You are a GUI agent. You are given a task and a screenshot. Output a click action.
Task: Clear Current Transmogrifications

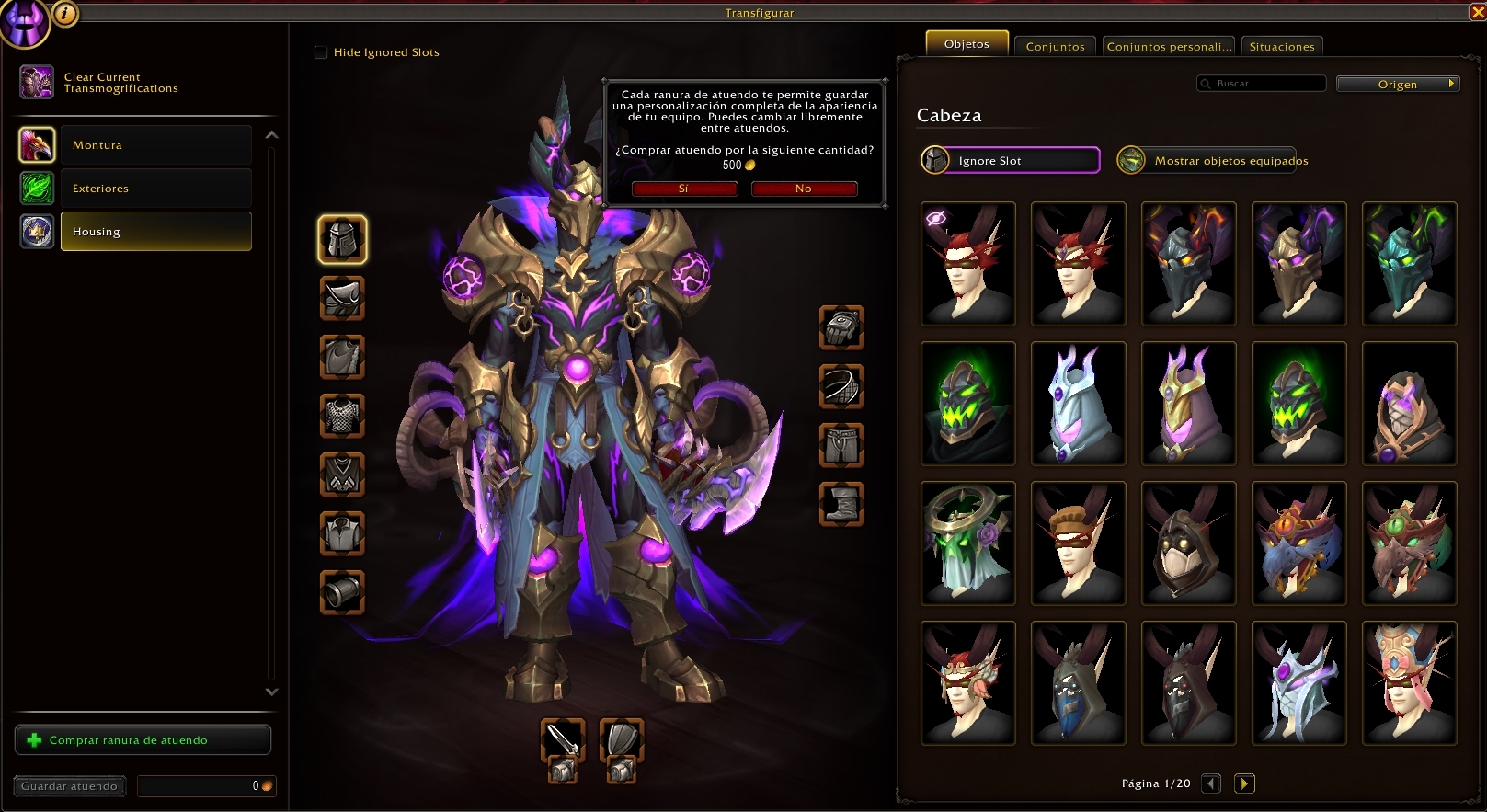pos(120,83)
